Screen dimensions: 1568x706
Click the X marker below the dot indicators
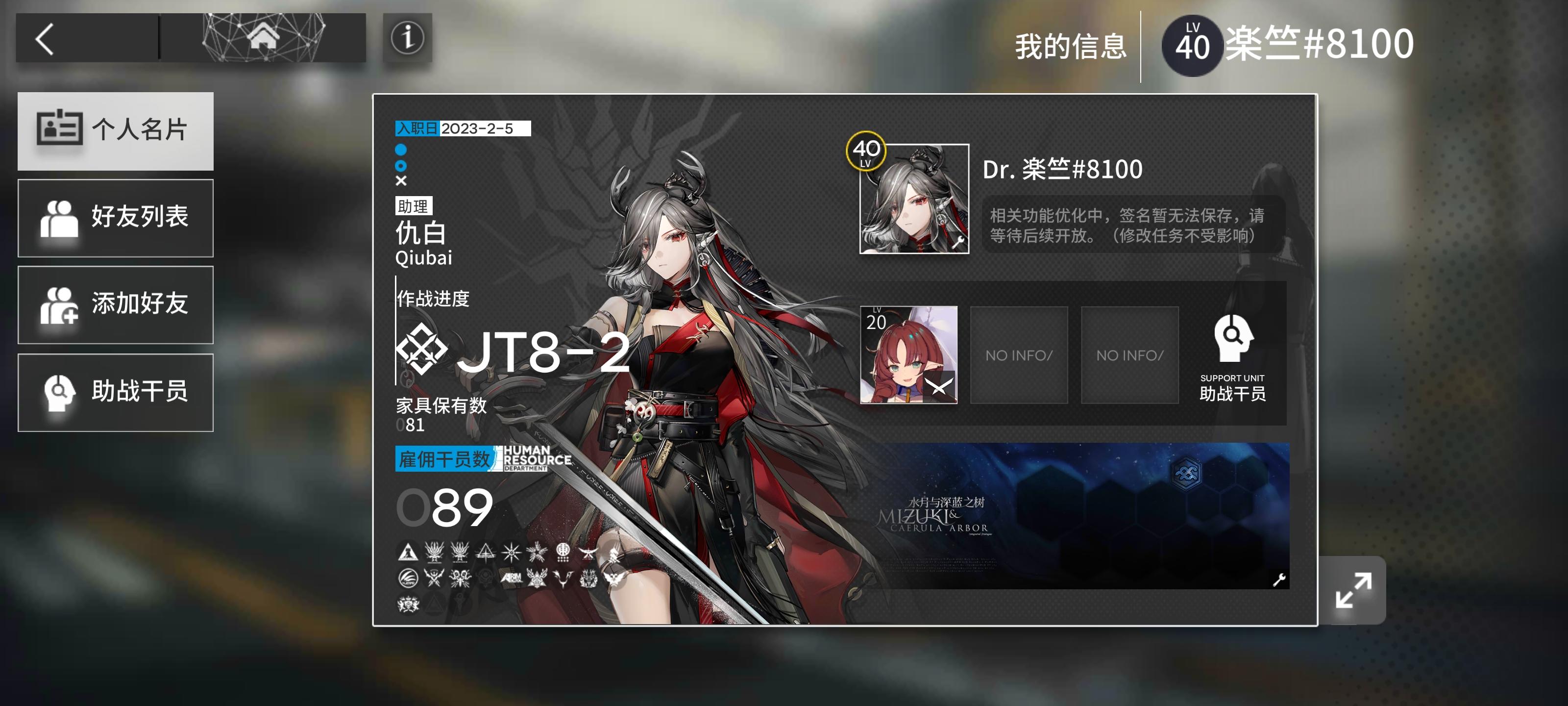pyautogui.click(x=401, y=180)
